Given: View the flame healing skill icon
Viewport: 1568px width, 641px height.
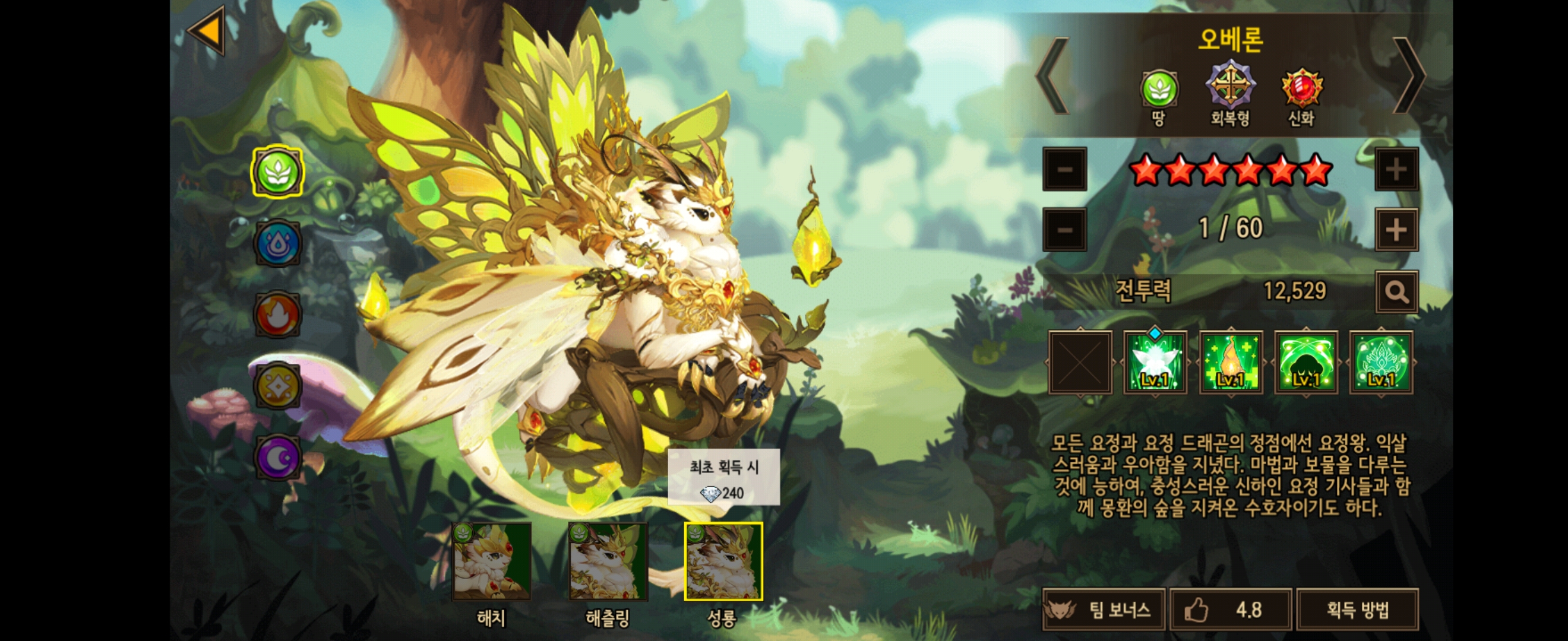Looking at the screenshot, I should coord(1230,363).
